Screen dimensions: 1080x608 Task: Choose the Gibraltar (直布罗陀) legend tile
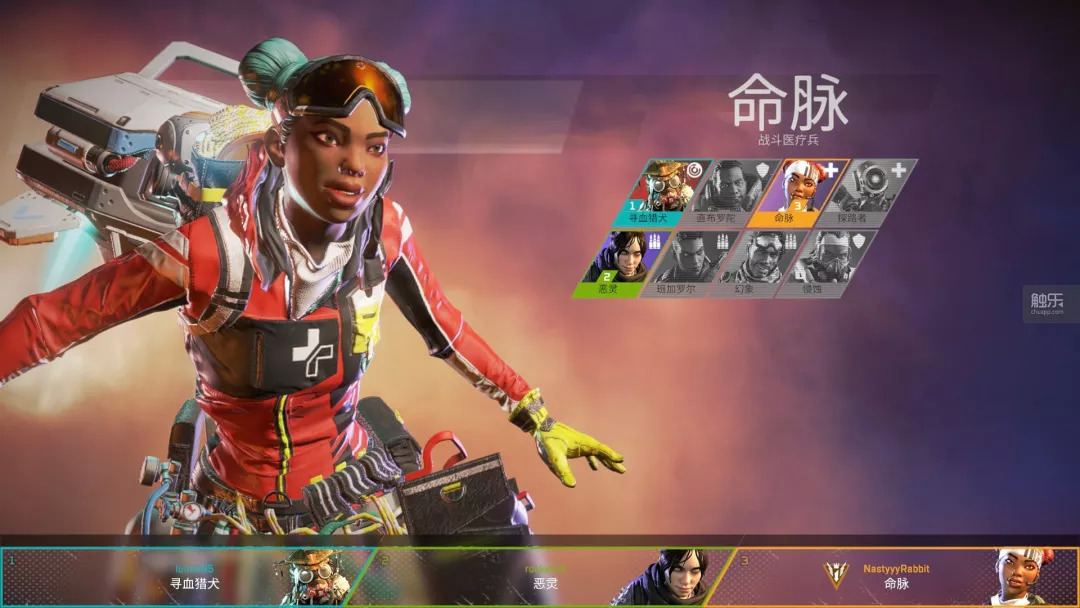[730, 191]
